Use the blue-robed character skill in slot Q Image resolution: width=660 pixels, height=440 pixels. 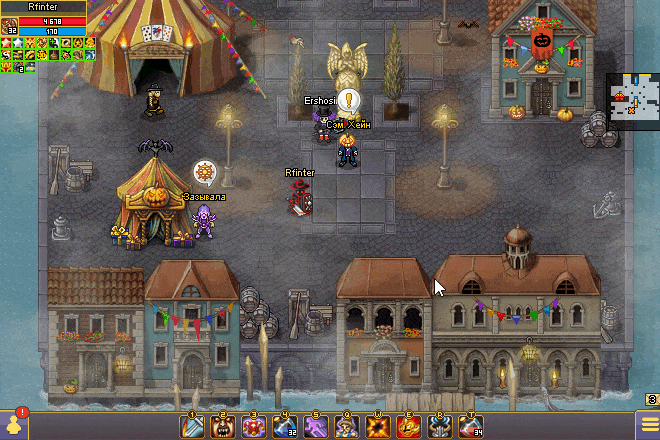point(347,426)
